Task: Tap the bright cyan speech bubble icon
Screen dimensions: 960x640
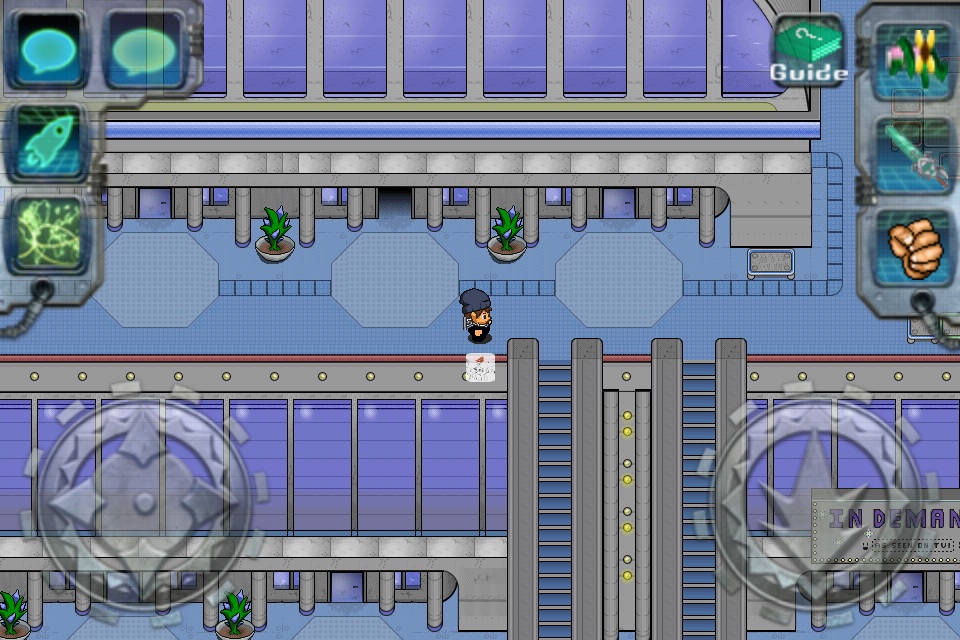Action: click(x=47, y=50)
